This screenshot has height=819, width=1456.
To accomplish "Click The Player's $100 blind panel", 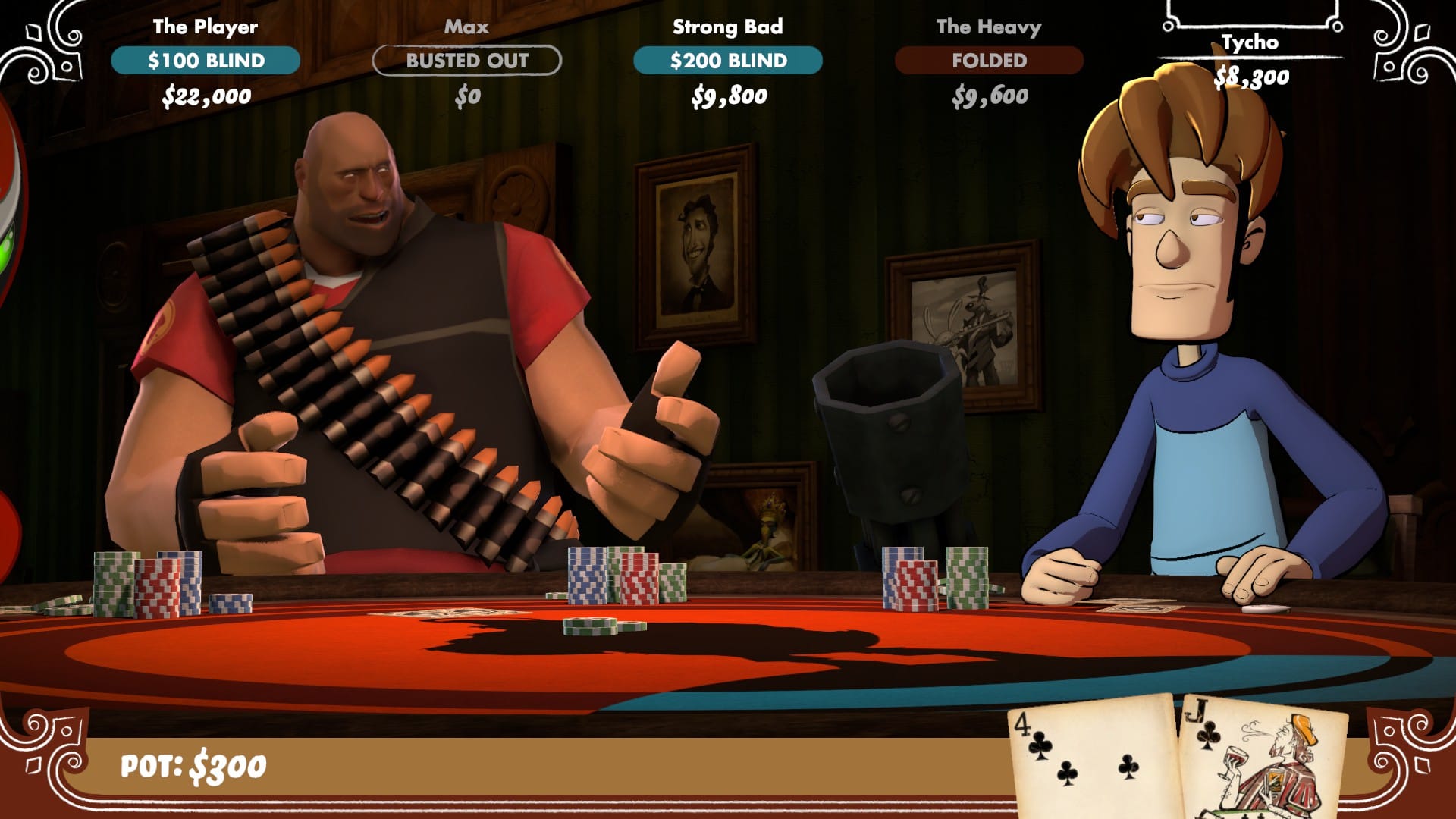I will pyautogui.click(x=206, y=61).
